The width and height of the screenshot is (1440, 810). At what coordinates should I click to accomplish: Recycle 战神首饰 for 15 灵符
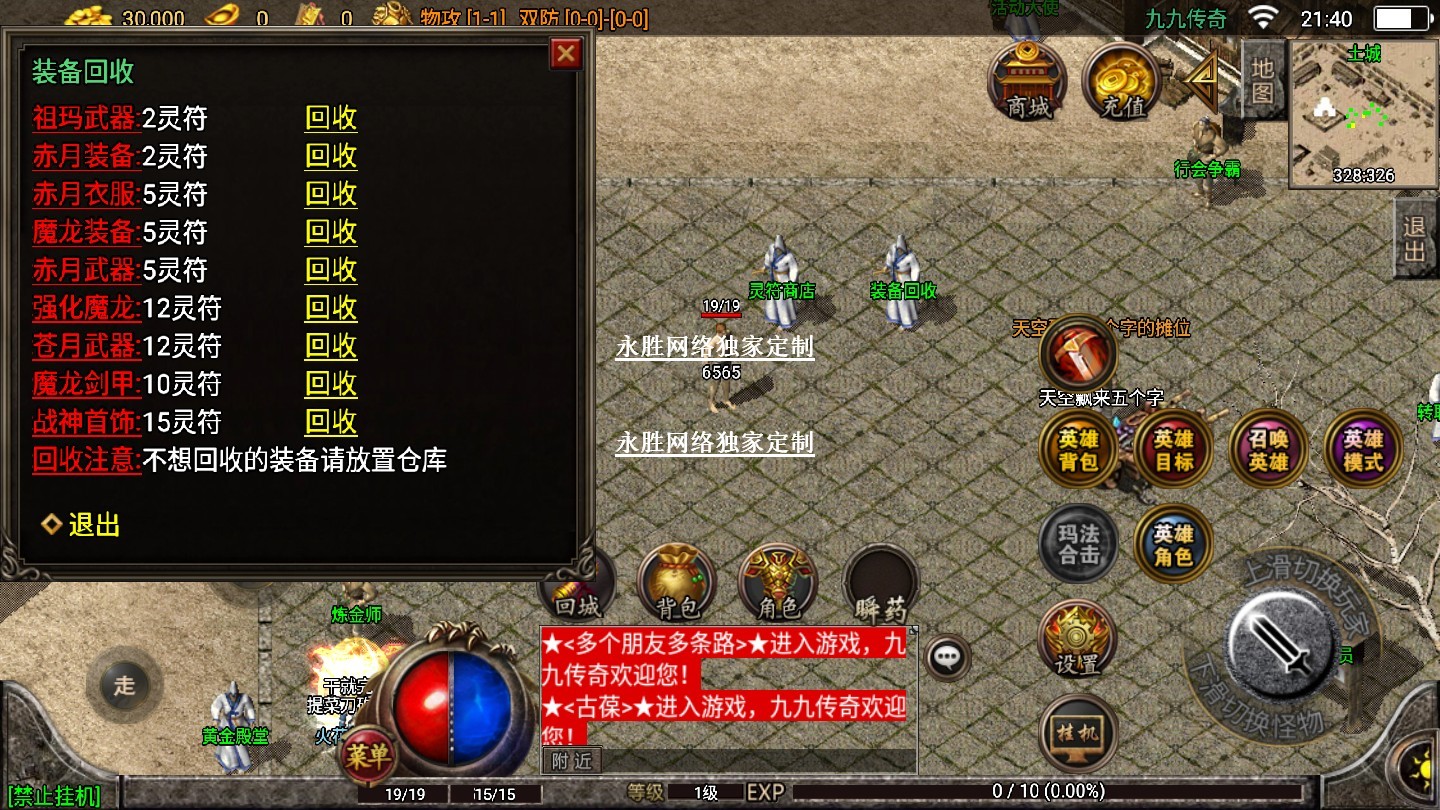[x=330, y=422]
